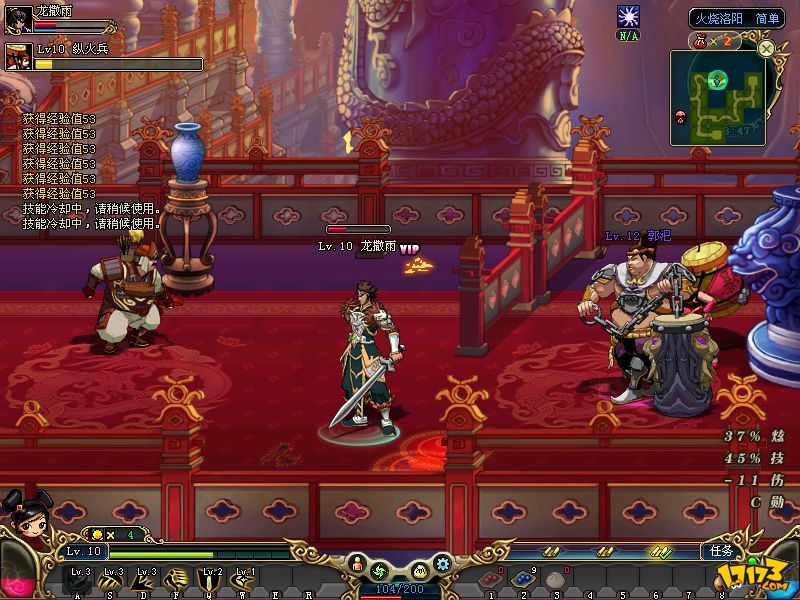Select the 龙撒雨 player portrait
This screenshot has width=800, height=600.
click(17, 19)
